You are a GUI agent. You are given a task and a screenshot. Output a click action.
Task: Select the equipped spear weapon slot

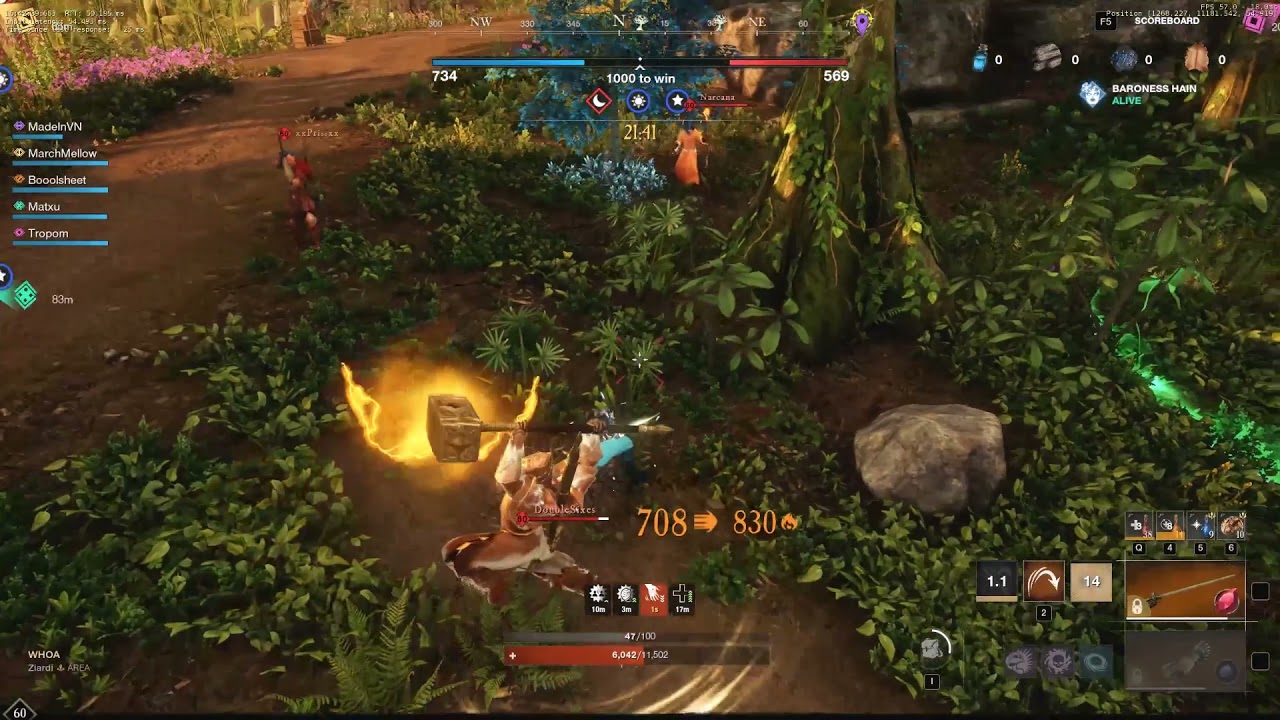coord(1185,591)
